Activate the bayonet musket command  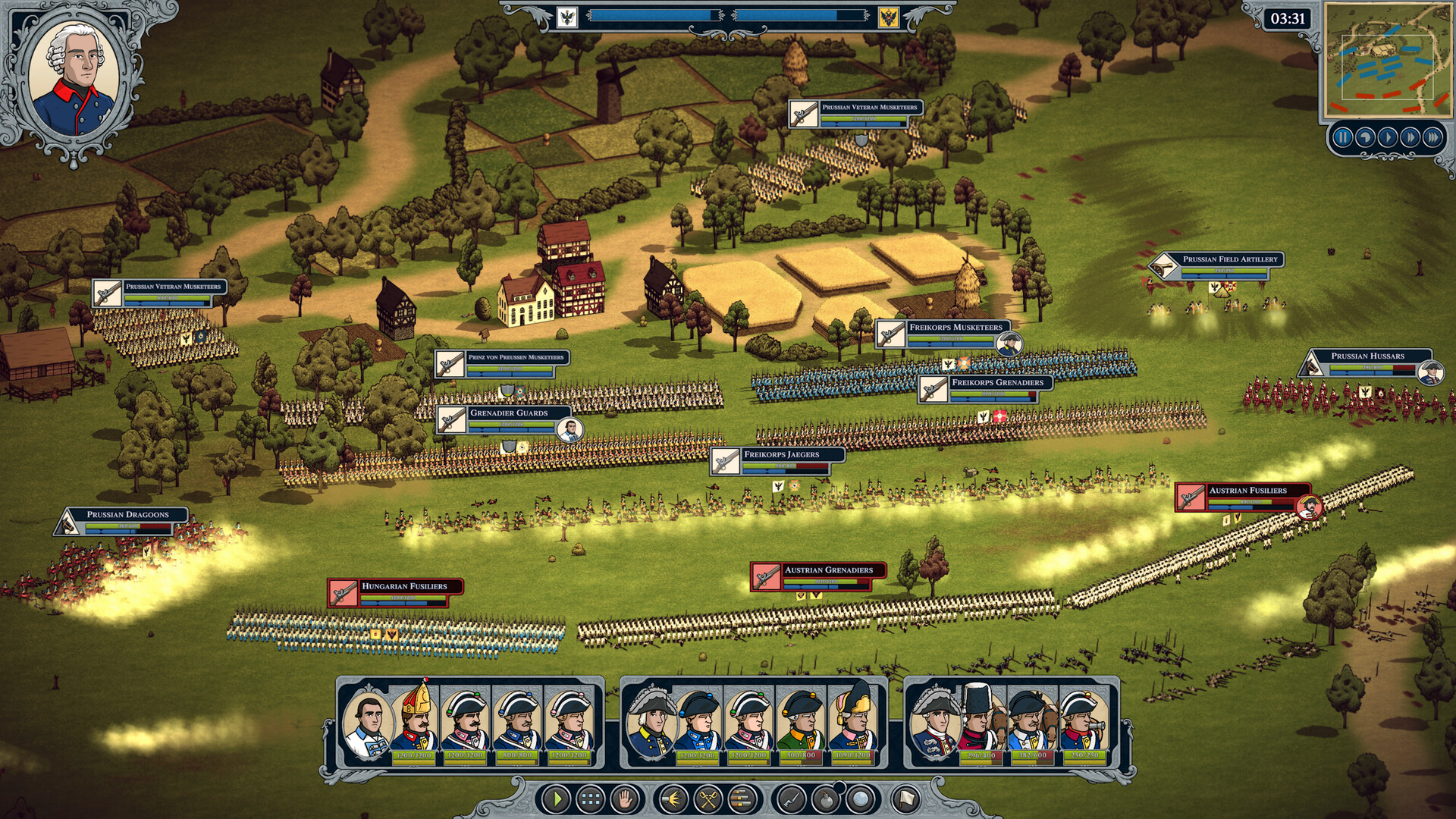point(791,799)
